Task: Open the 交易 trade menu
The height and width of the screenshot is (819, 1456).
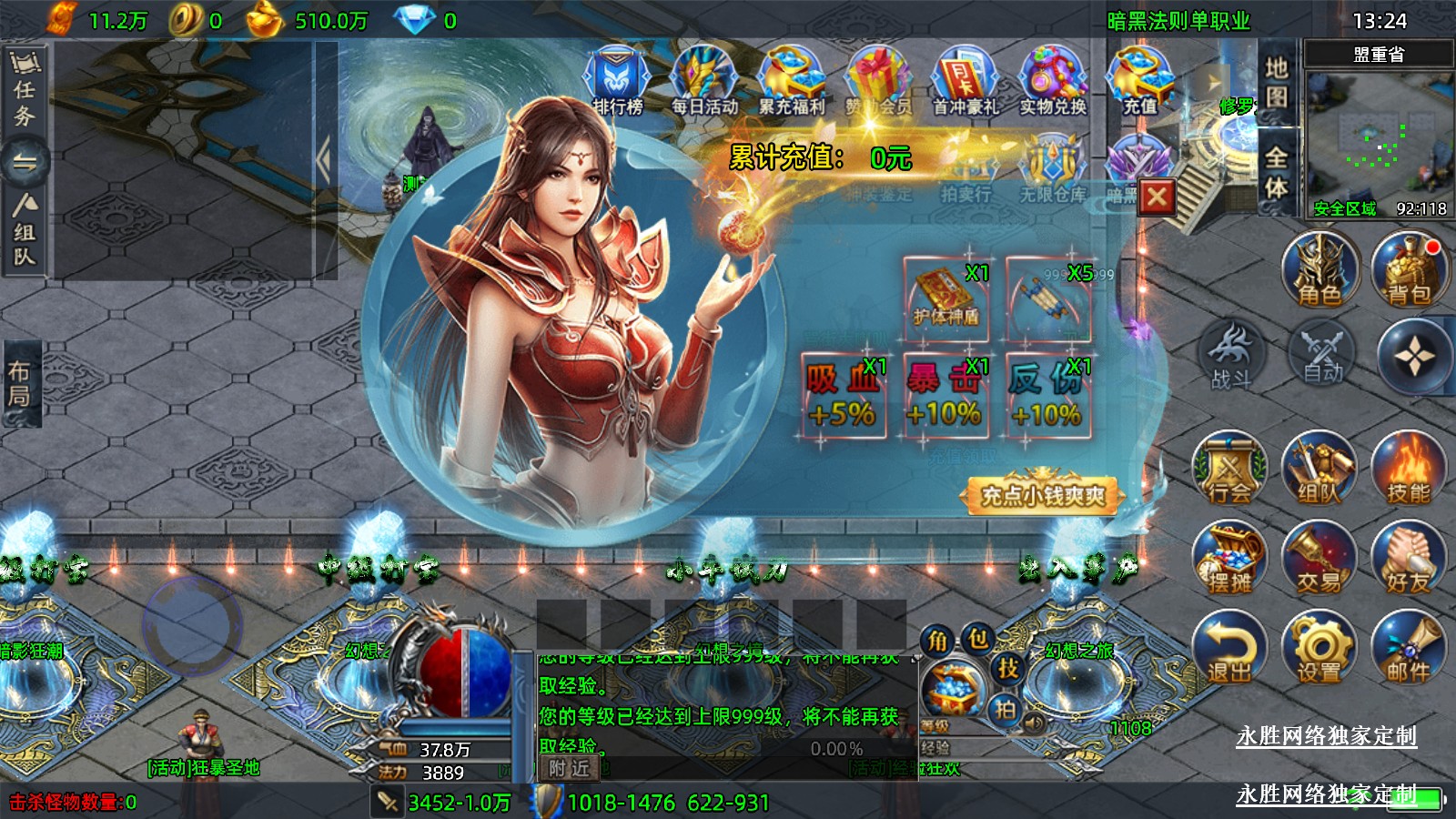Action: [1319, 558]
